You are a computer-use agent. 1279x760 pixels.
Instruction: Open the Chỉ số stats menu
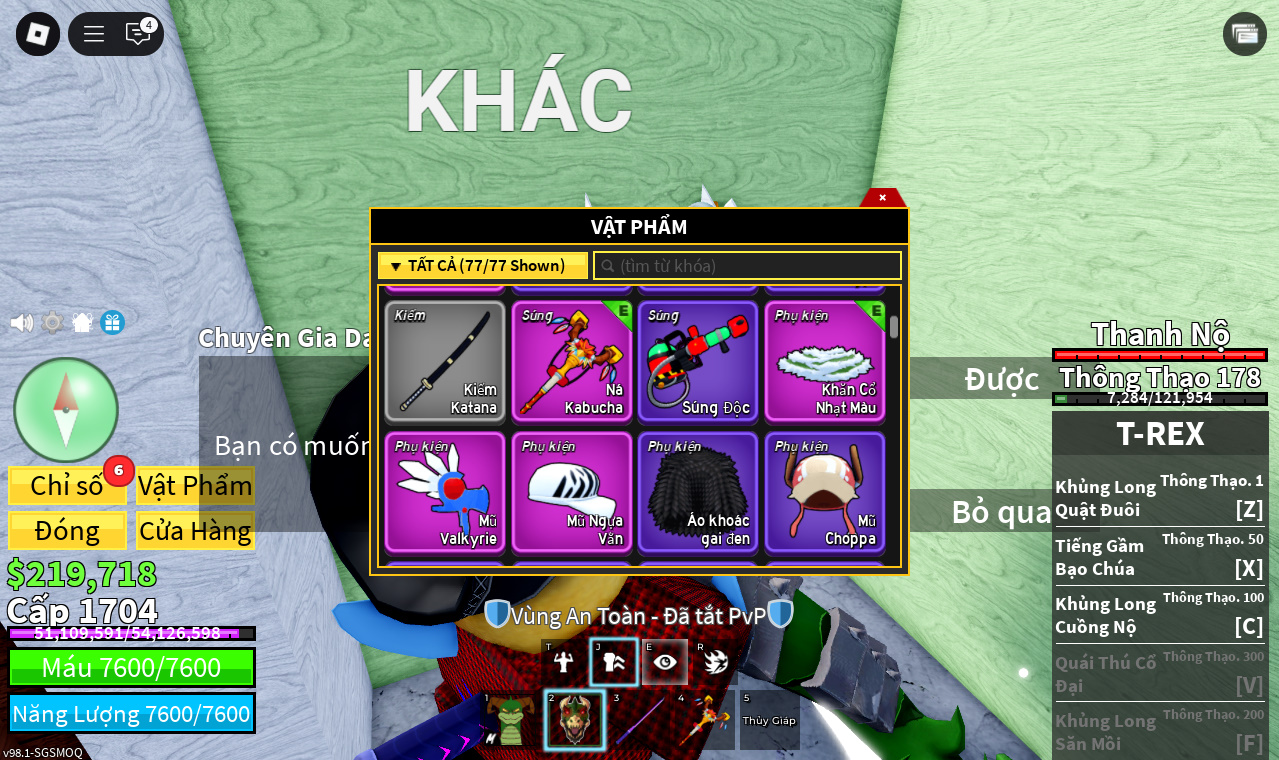coord(67,486)
